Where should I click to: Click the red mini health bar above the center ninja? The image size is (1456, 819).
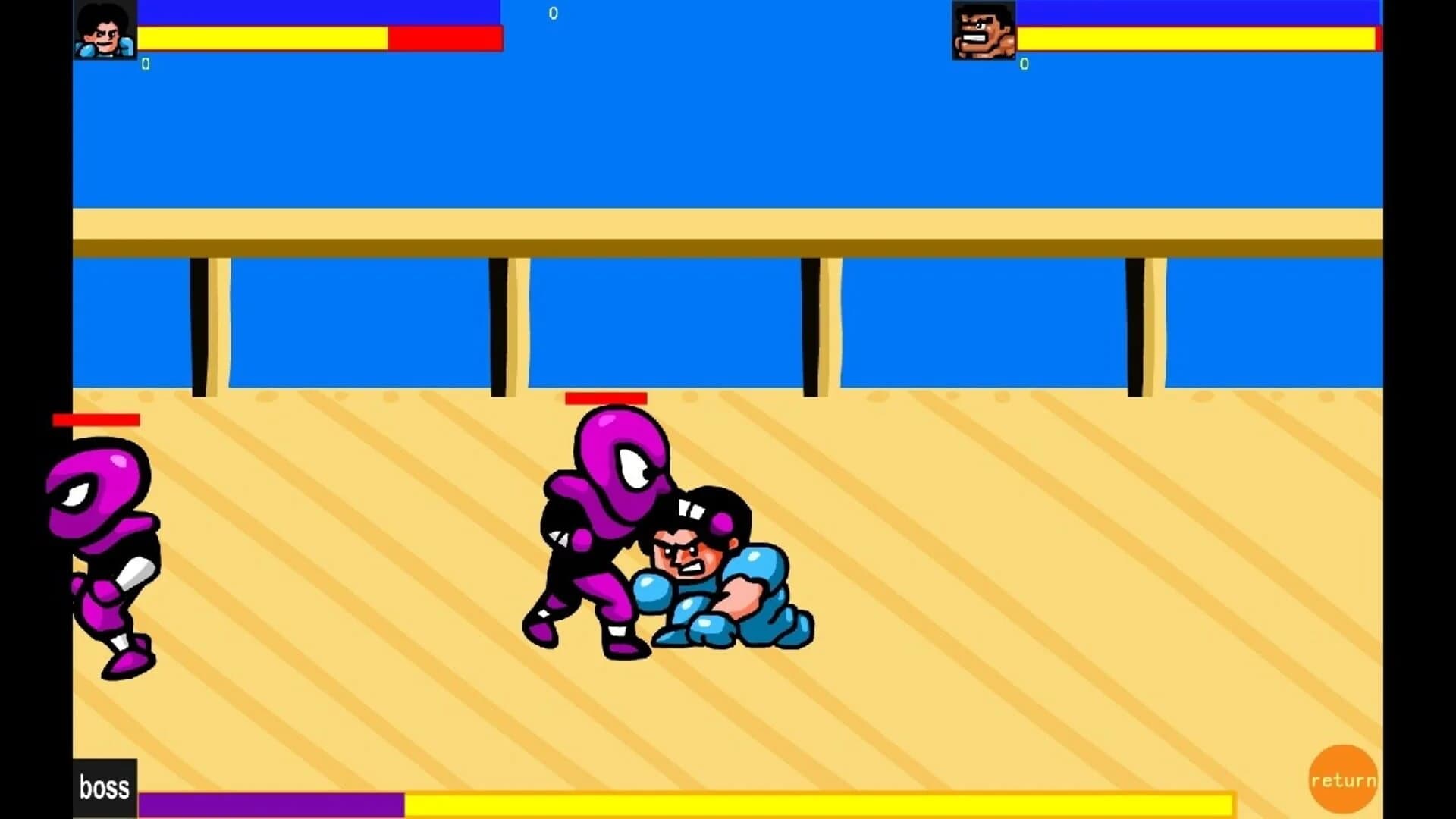[x=606, y=397]
